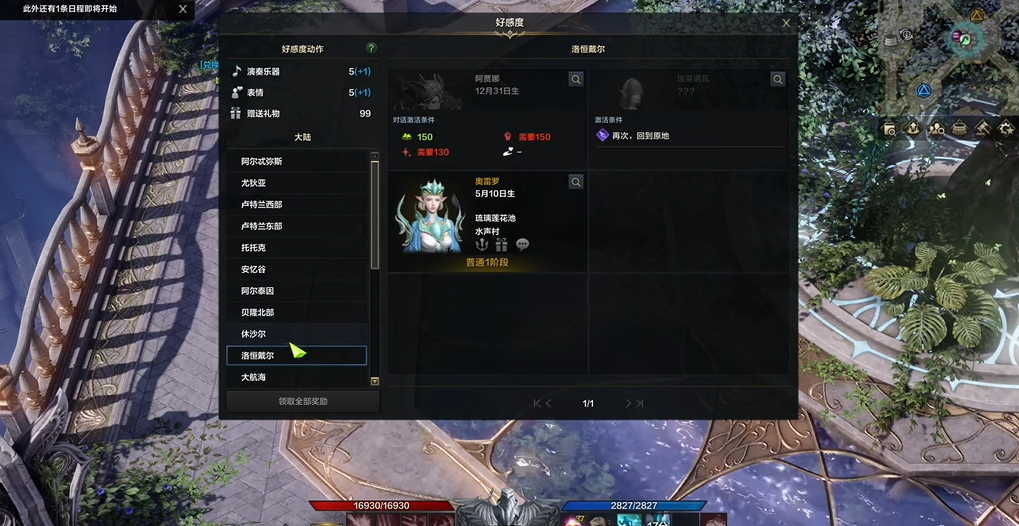Click the blue triangle marker on minimap
This screenshot has width=1019, height=526.
coord(924,90)
